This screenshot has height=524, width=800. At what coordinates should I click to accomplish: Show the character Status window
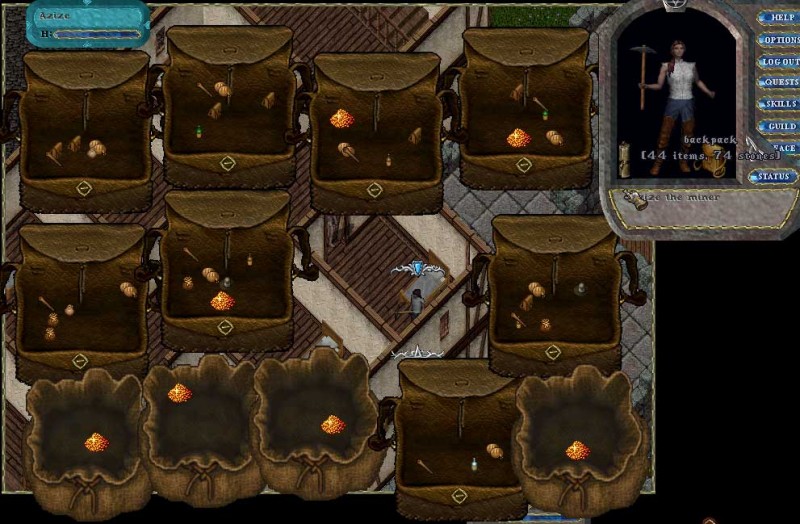[x=772, y=177]
